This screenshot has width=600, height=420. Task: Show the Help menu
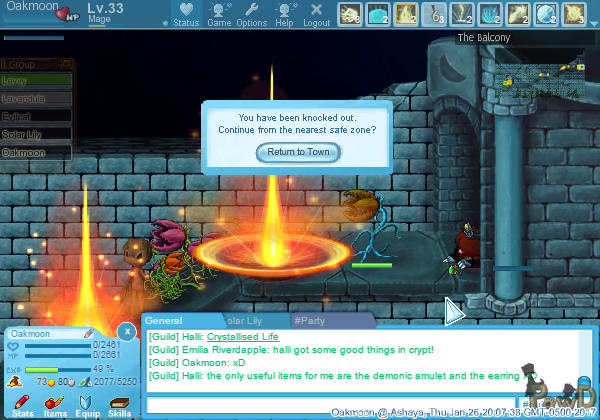point(285,15)
